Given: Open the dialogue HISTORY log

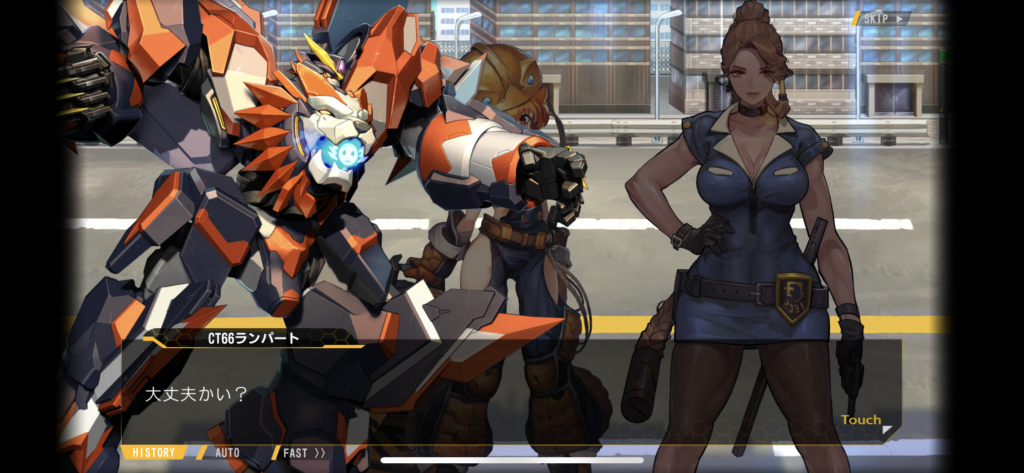Looking at the screenshot, I should coord(154,453).
